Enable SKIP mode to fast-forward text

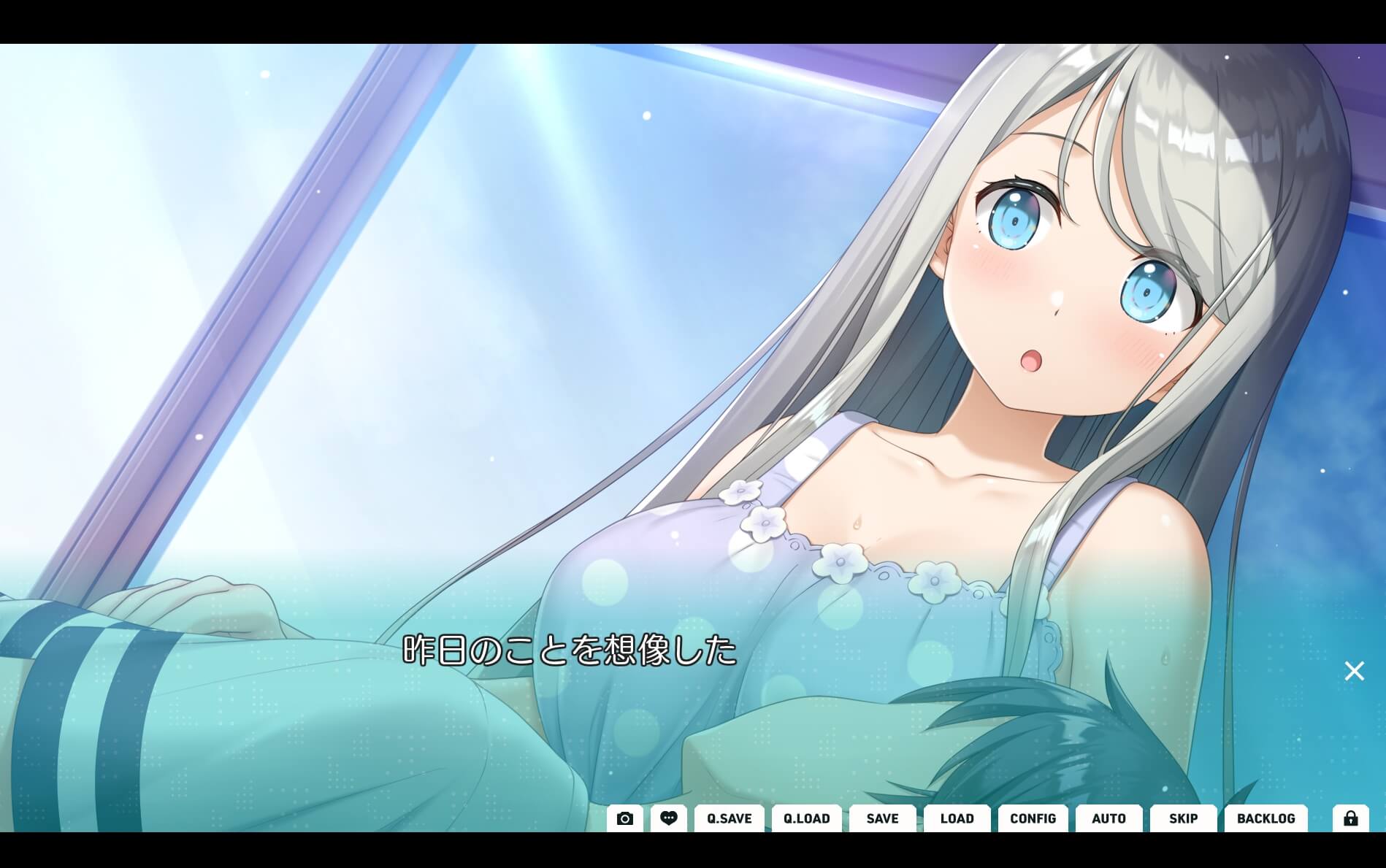tap(1182, 818)
